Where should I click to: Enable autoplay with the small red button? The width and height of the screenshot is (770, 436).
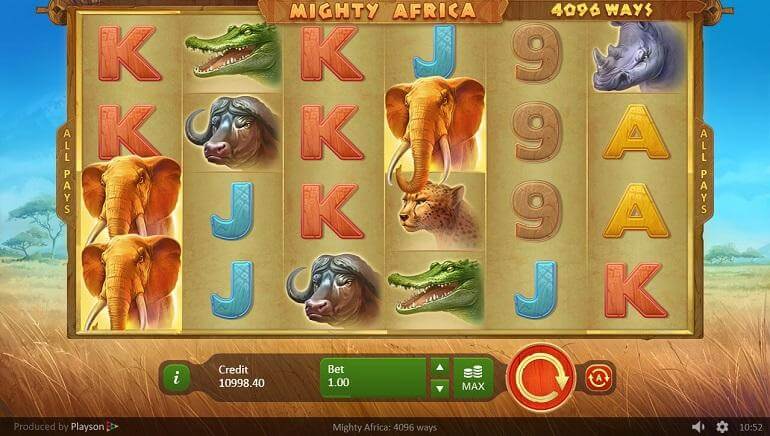pos(600,377)
